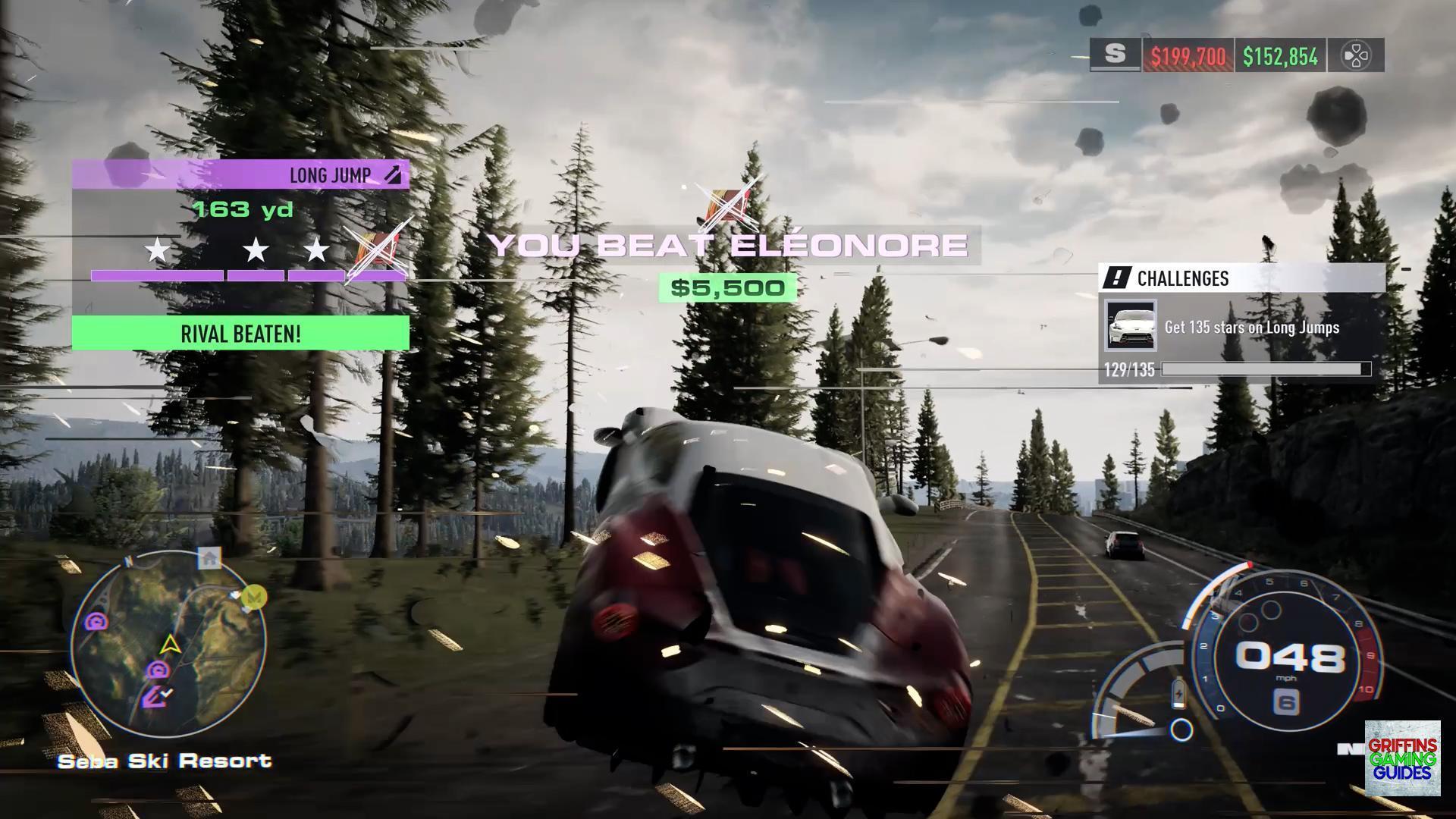Click the controller icon beside the cash display

point(1356,55)
